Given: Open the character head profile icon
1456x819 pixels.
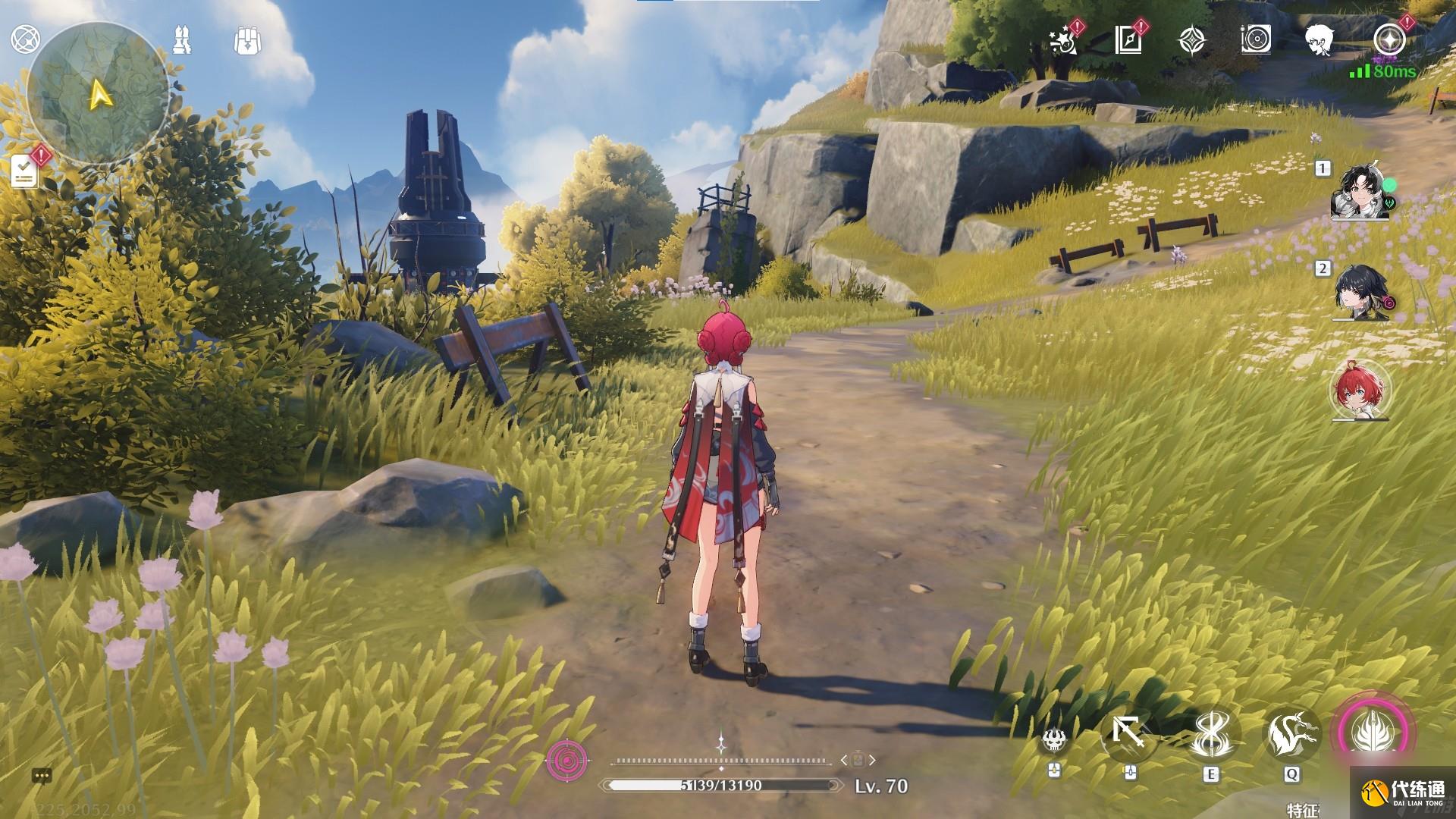Looking at the screenshot, I should (x=1320, y=40).
